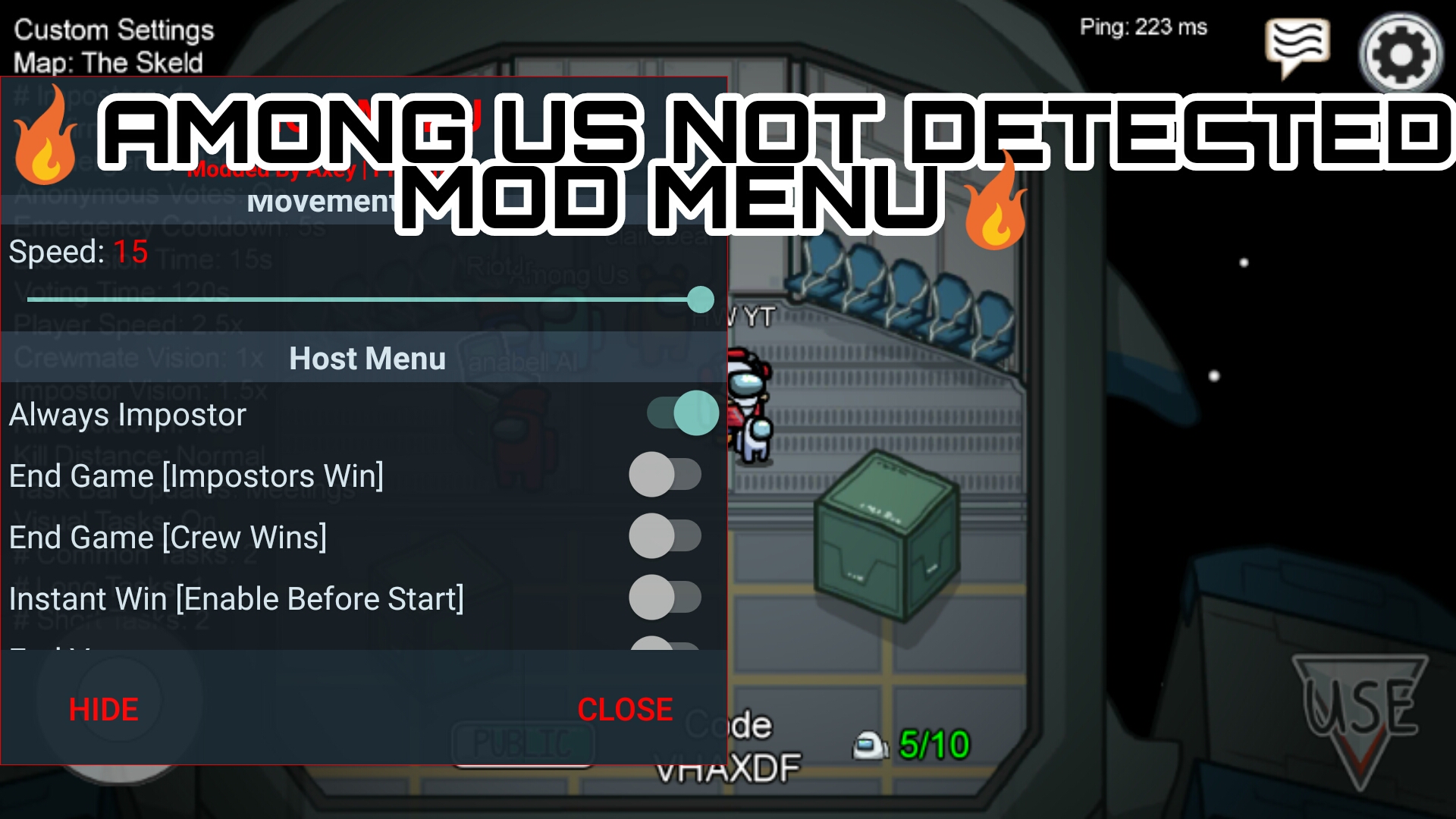Viewport: 1456px width, 819px height.
Task: Select the Host Menu section header
Action: 366,358
